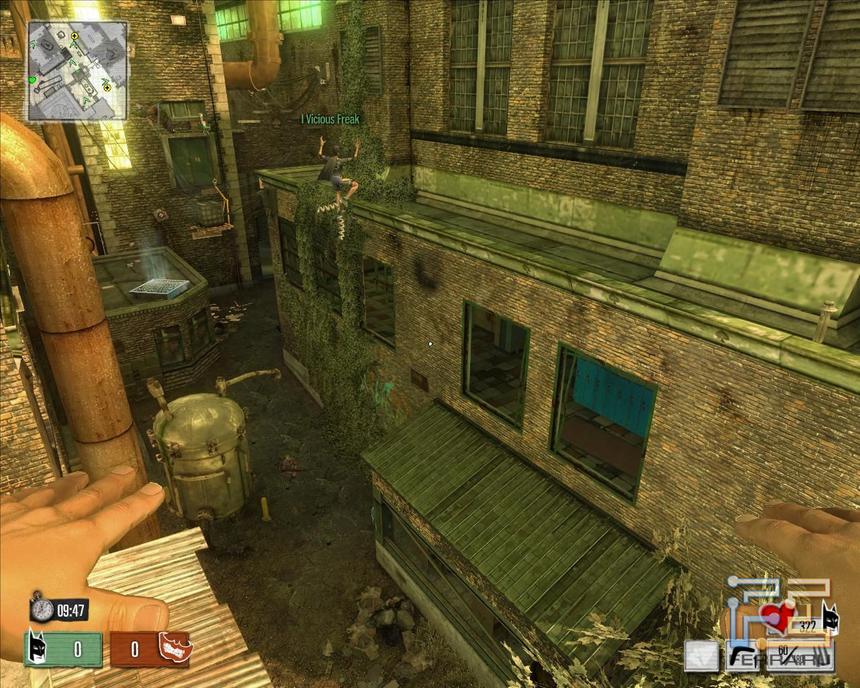Select the Bats team cowl icon on the green score panel
Screen dimensions: 860x688
[x=39, y=648]
